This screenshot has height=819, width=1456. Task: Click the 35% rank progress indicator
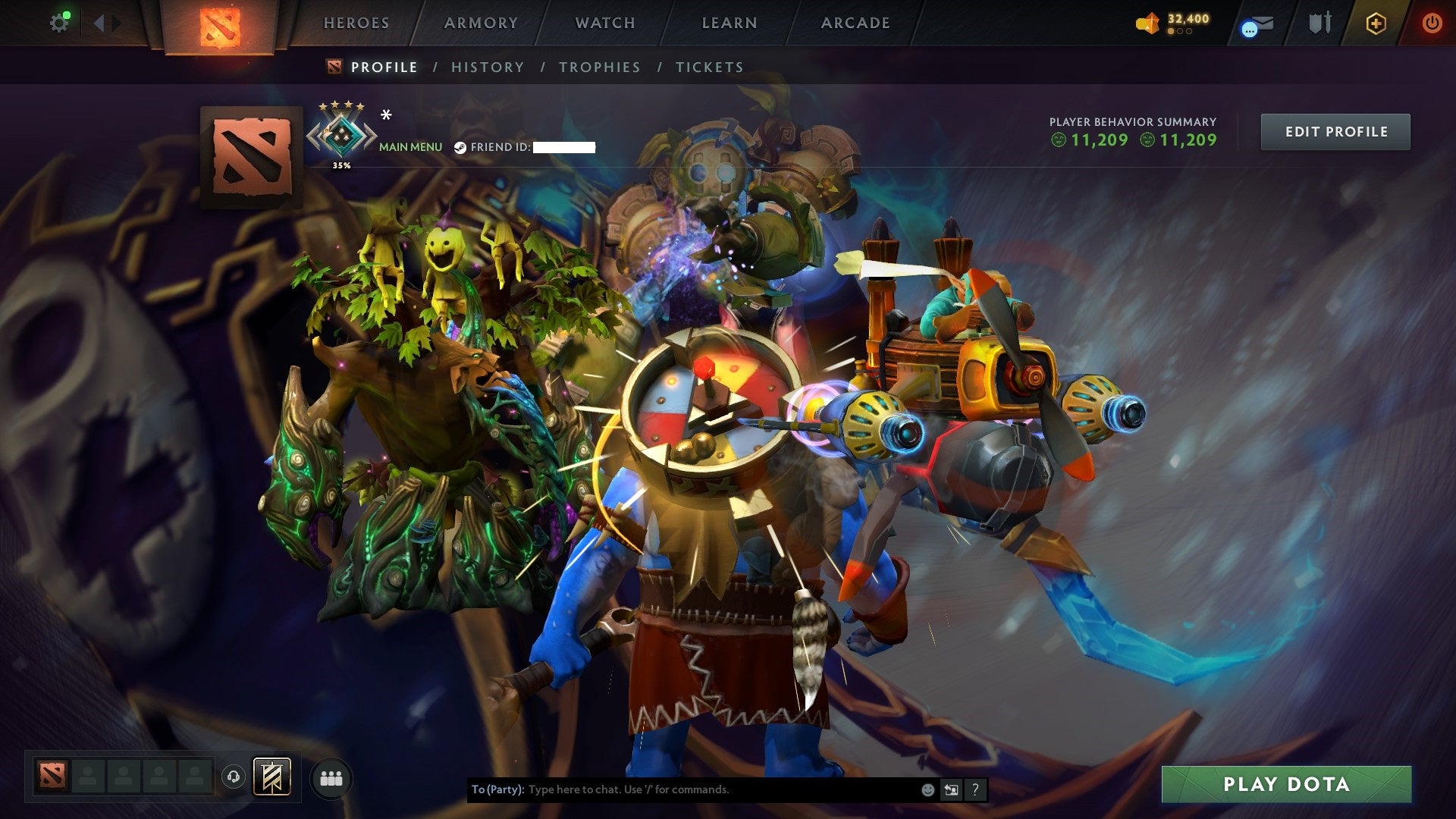pyautogui.click(x=341, y=164)
